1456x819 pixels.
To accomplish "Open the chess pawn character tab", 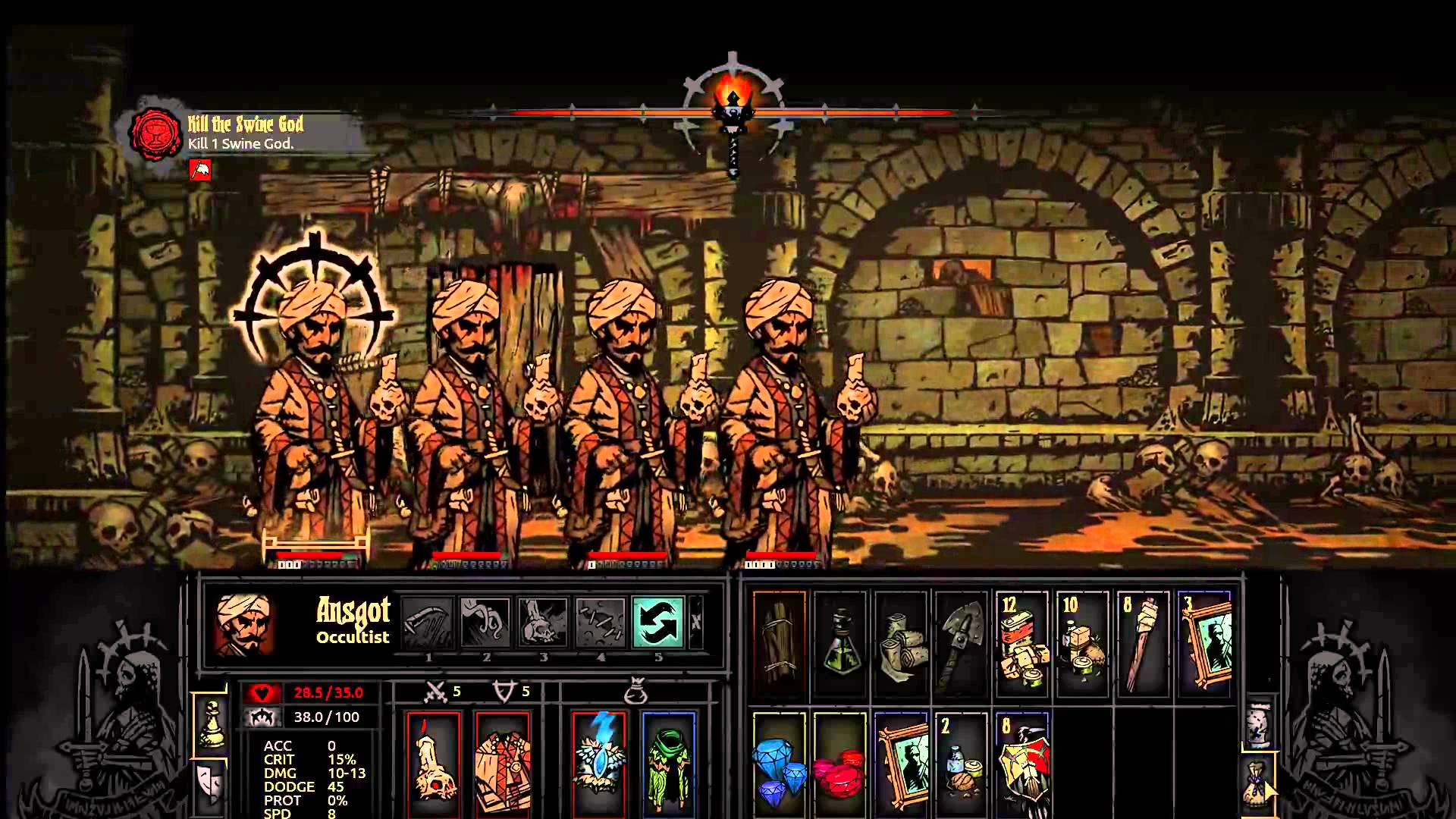I will coord(210,724).
